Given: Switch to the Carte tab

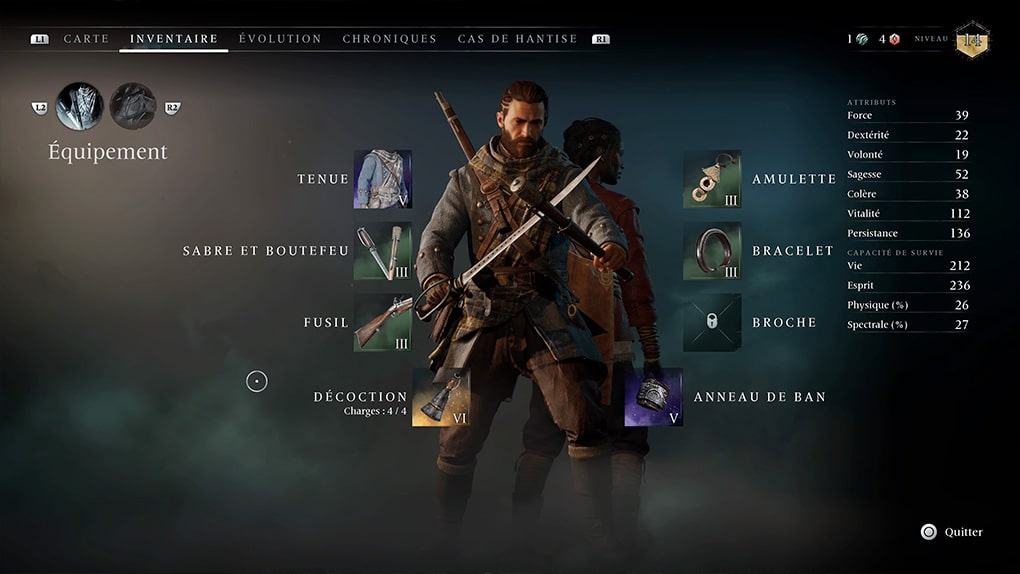Looking at the screenshot, I should (x=86, y=39).
